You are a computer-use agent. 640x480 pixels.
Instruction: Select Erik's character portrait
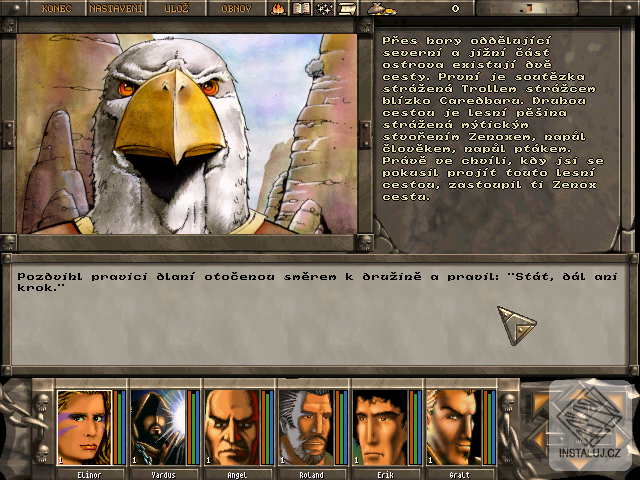tap(380, 427)
